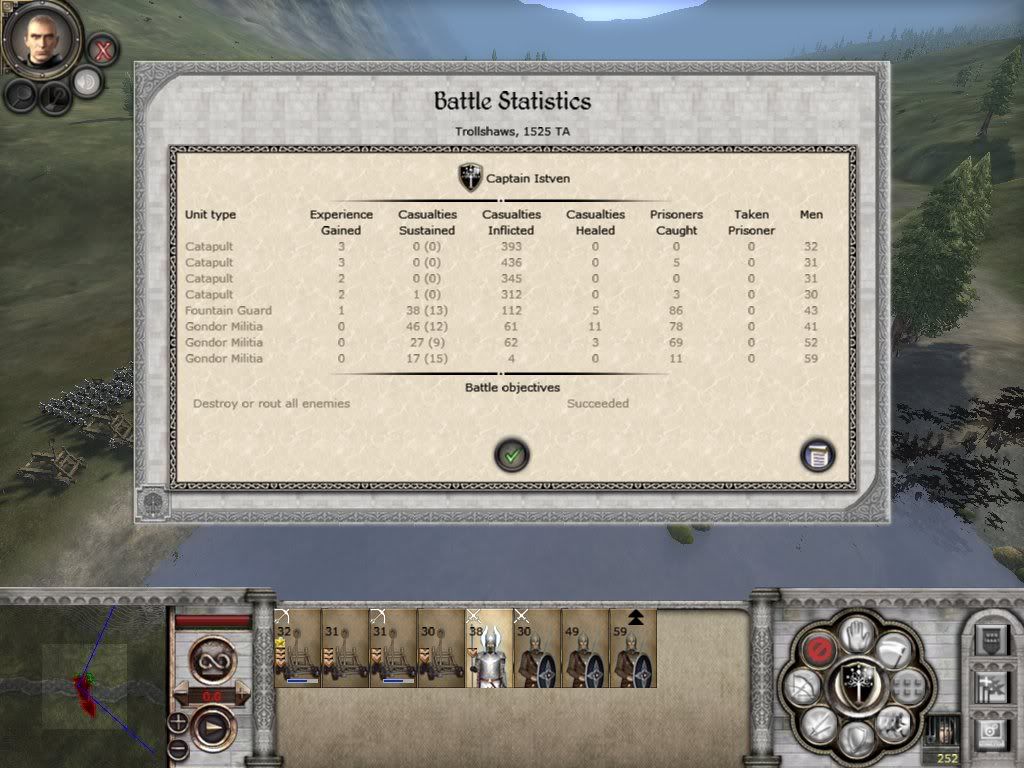Click the advisor's speaker button
The image size is (1024, 768).
coord(87,82)
